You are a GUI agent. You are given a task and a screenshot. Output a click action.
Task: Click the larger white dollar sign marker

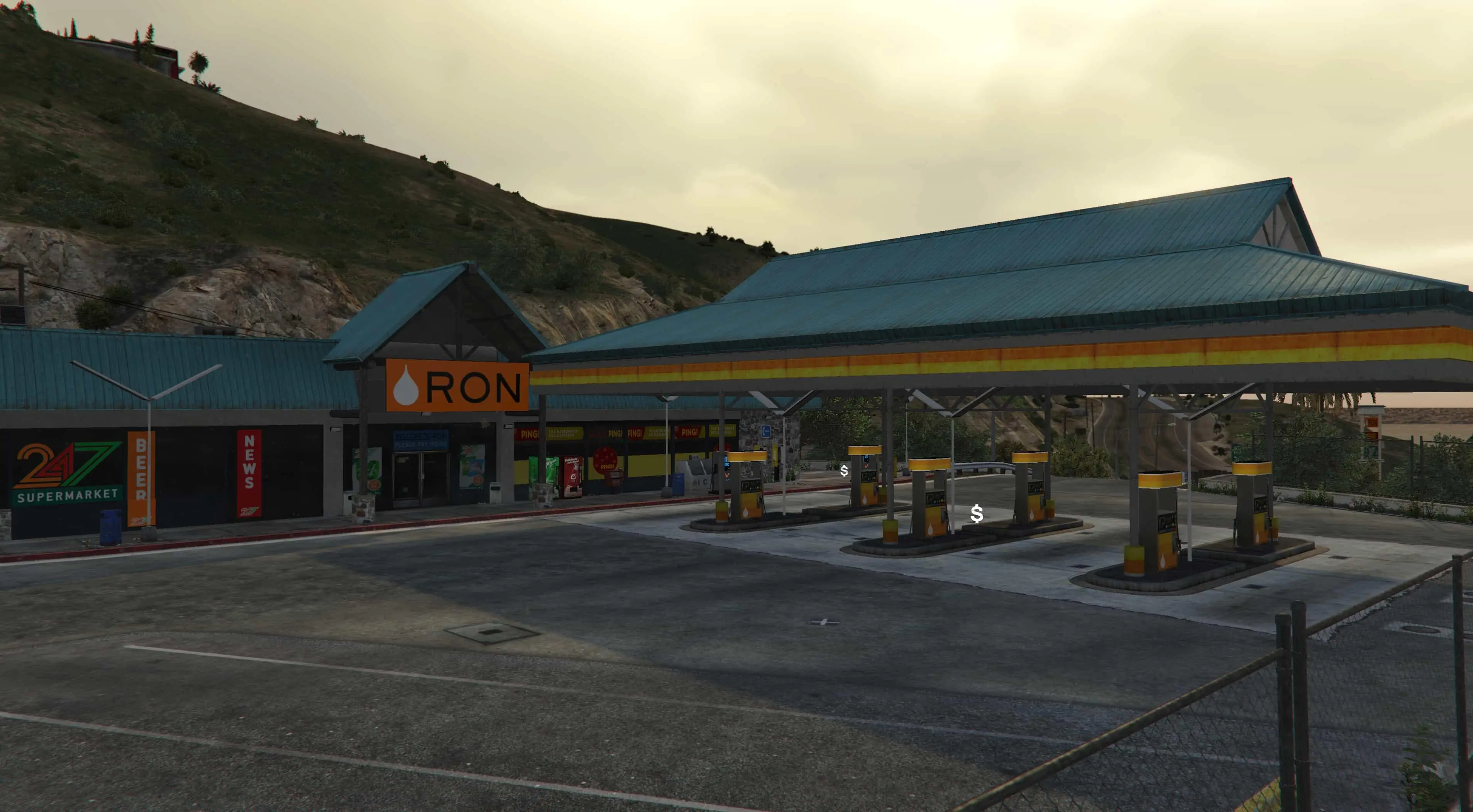(977, 514)
